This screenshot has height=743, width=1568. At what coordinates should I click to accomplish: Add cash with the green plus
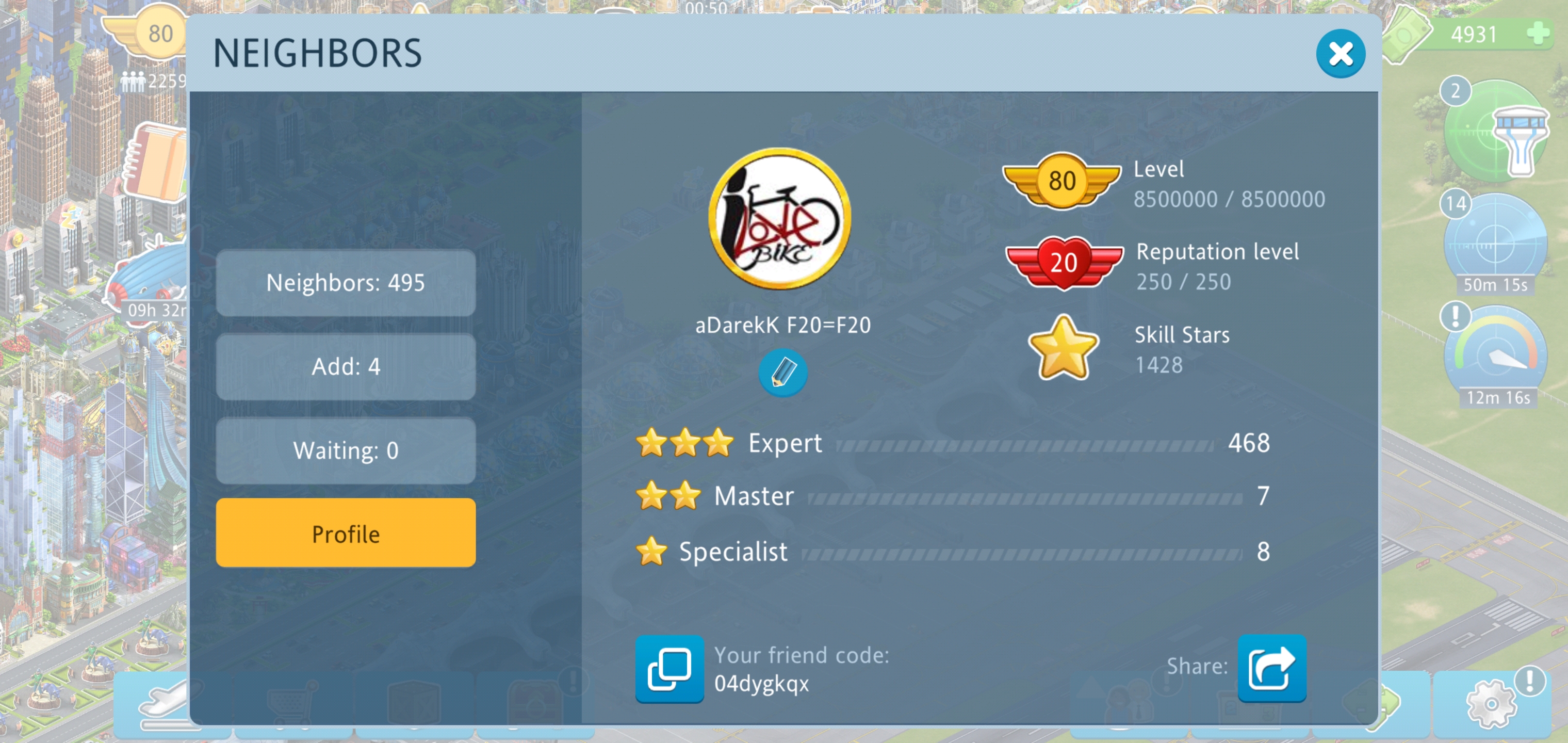tap(1538, 33)
